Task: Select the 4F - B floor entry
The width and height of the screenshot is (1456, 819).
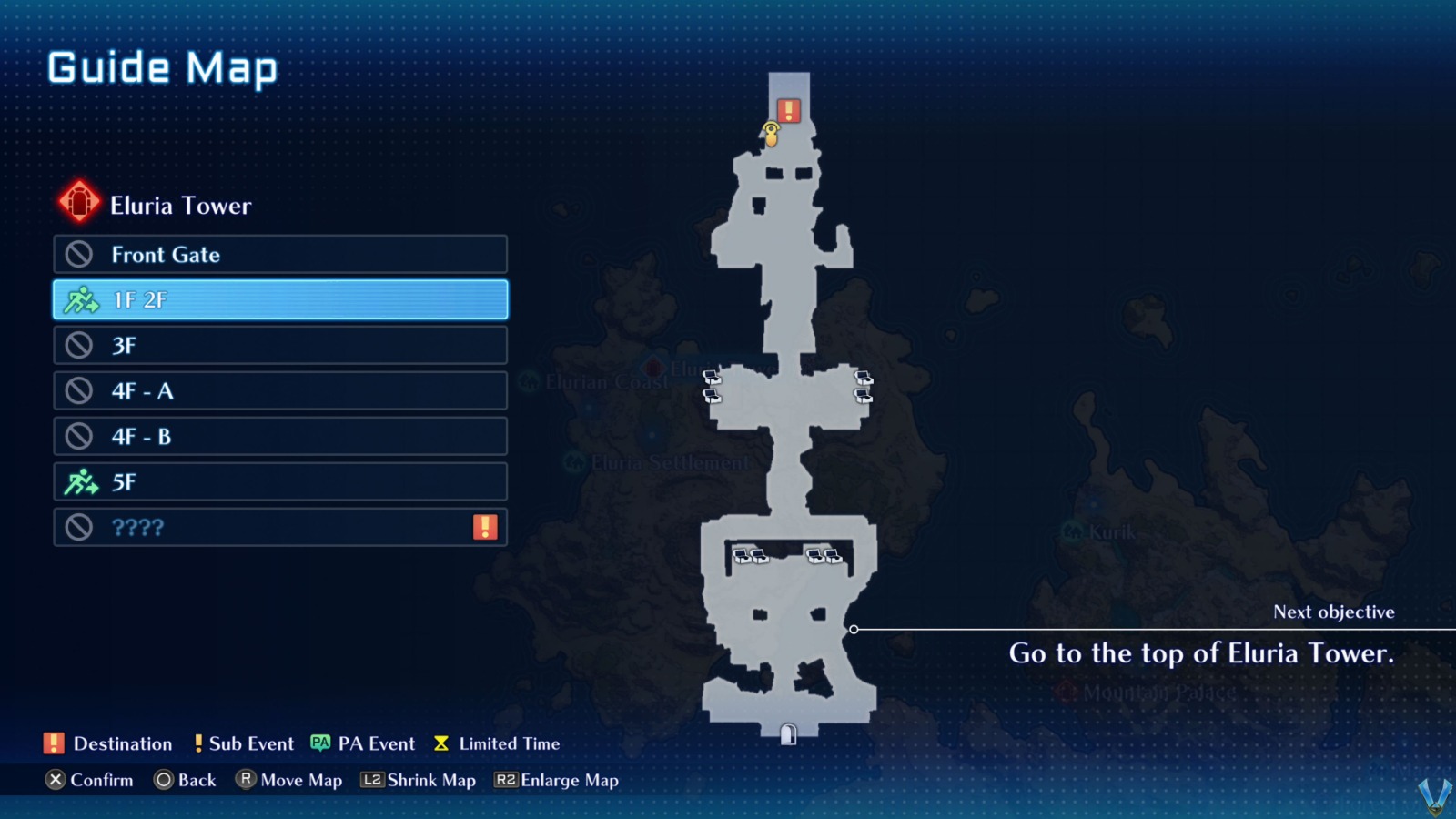Action: tap(279, 436)
